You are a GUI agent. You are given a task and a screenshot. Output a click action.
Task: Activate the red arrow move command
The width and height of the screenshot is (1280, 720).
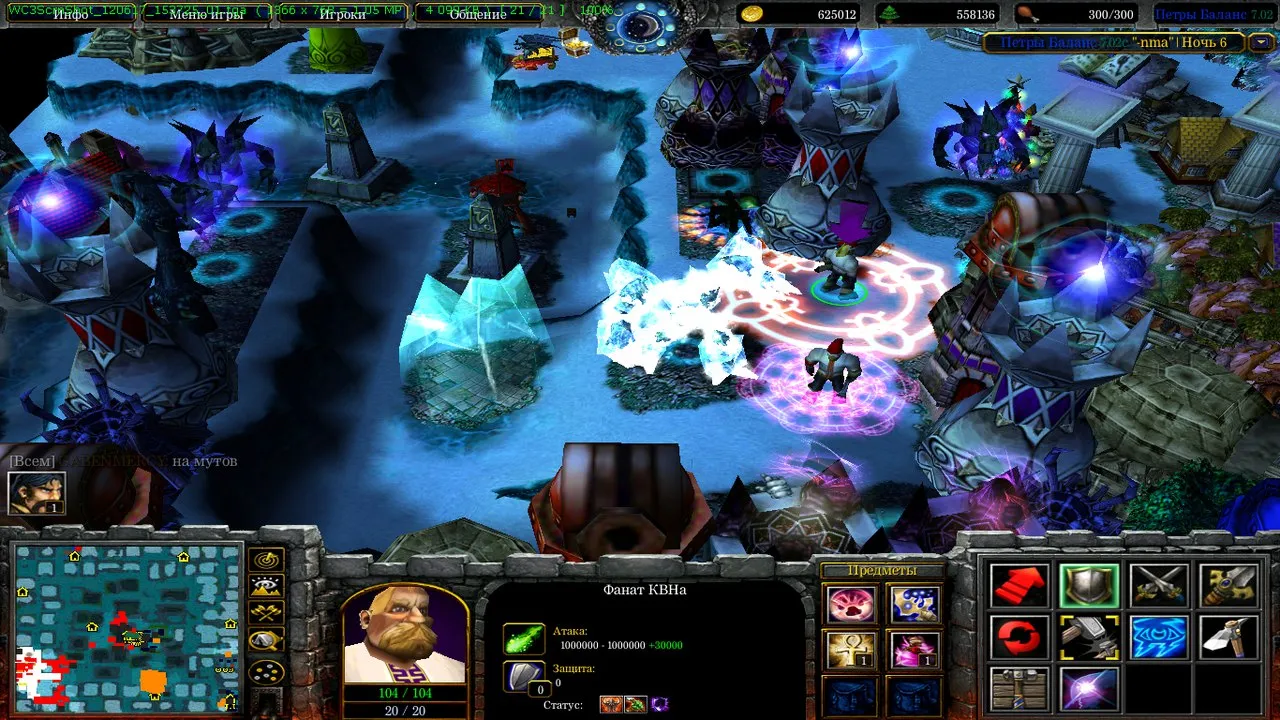pyautogui.click(x=1019, y=586)
